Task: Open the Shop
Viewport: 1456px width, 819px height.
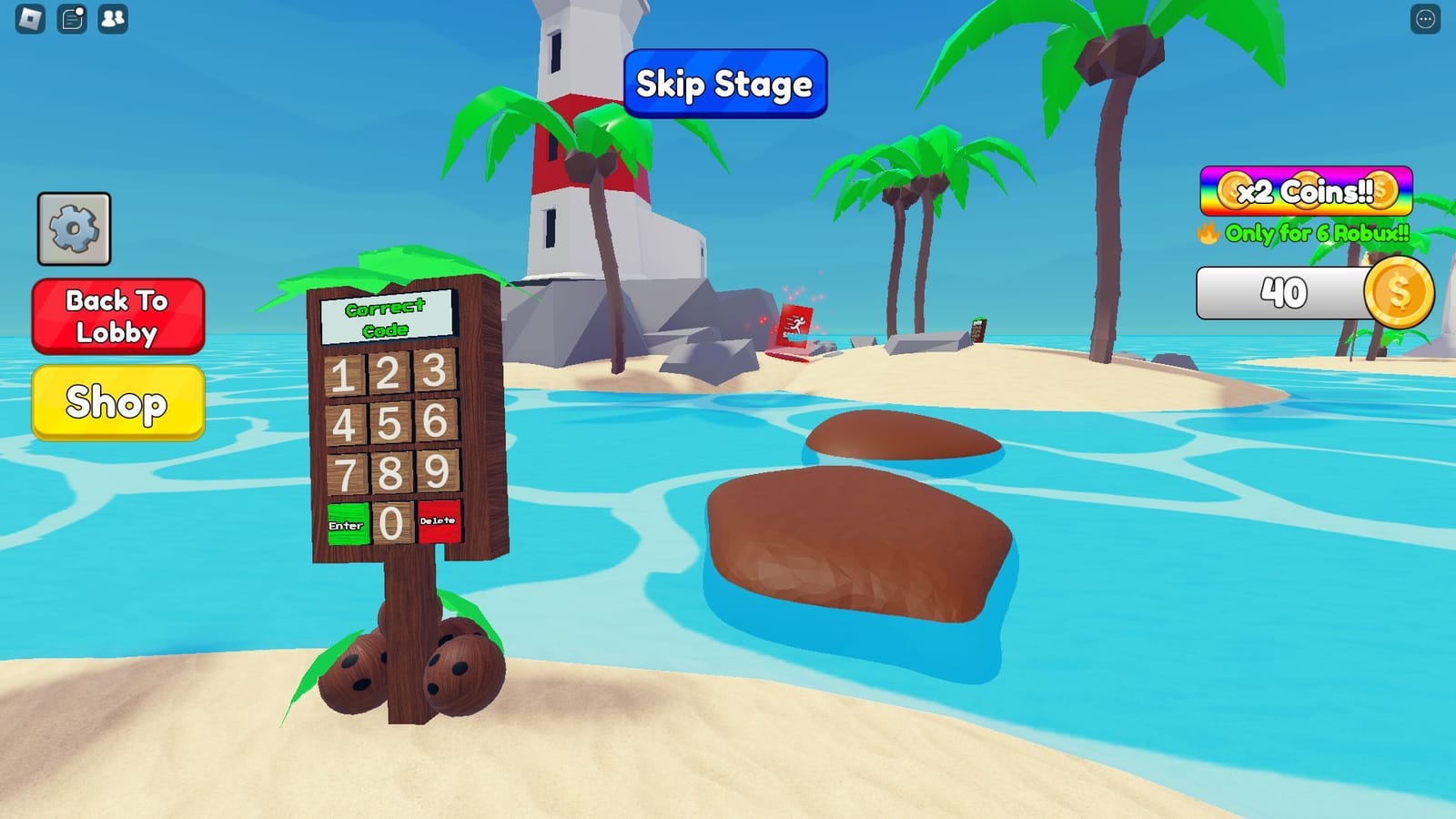Action: click(117, 404)
